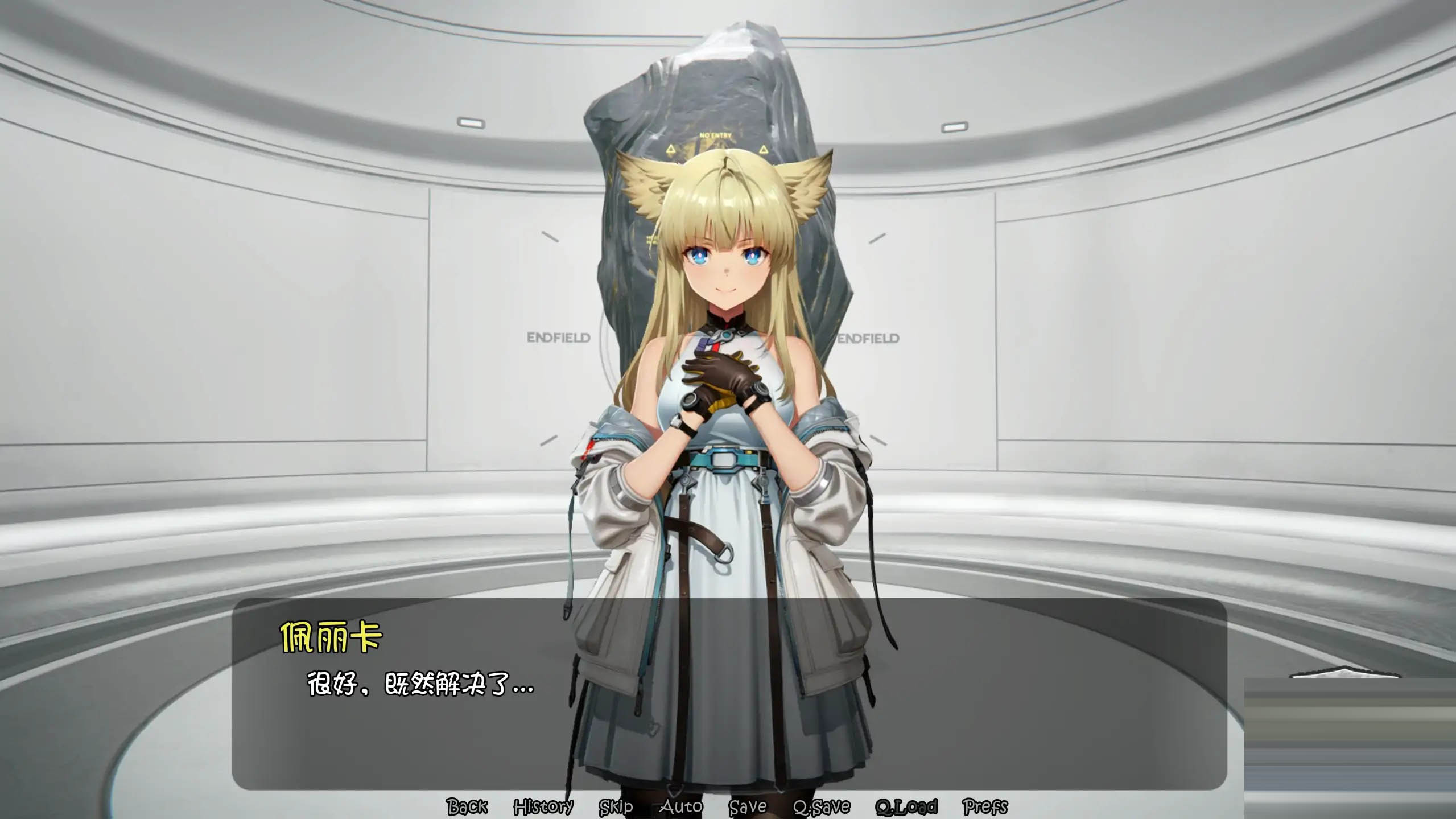This screenshot has height=819, width=1456.
Task: Go Back to the previous dialogue line
Action: 468,806
